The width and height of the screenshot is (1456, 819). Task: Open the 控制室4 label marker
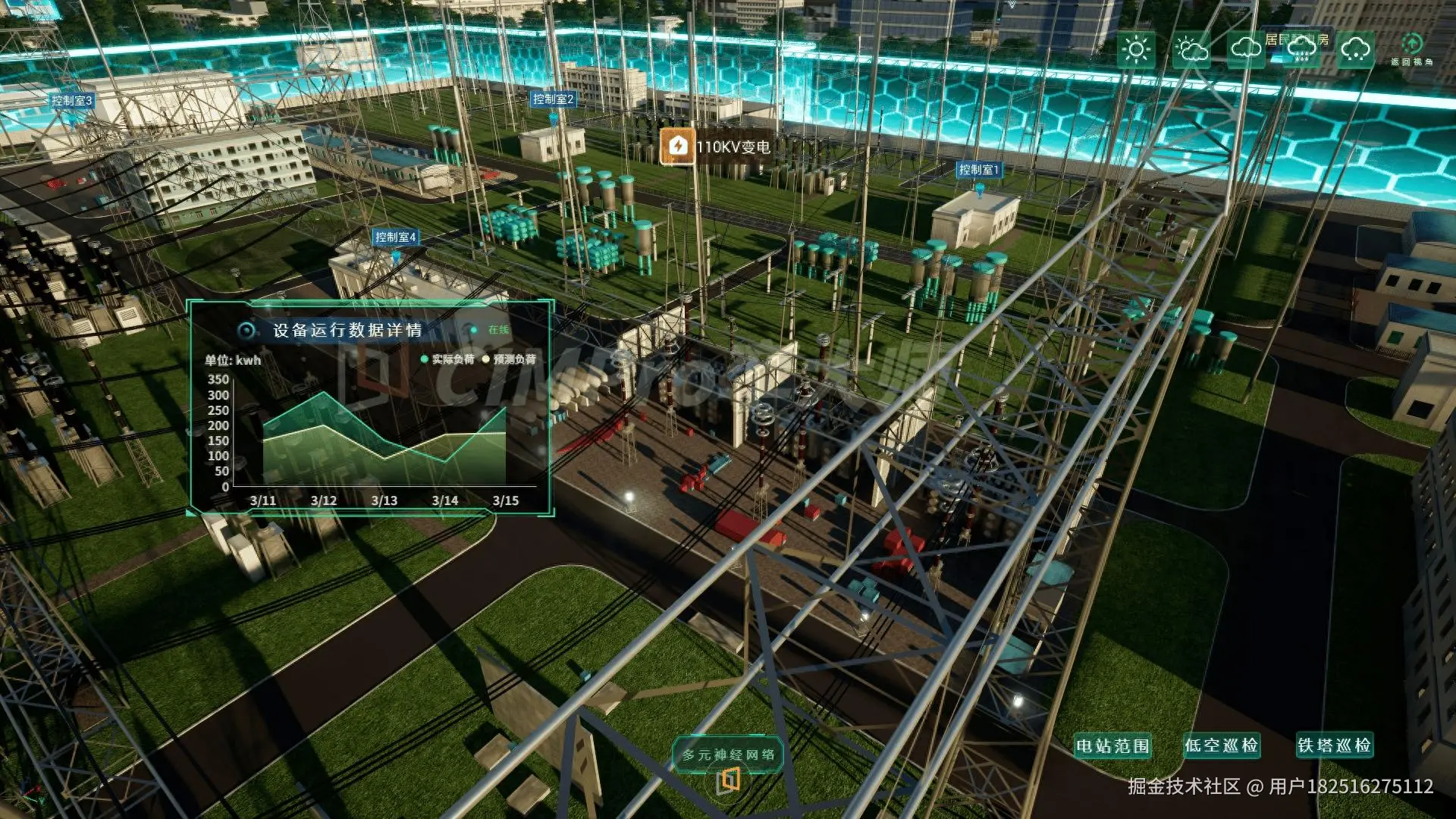395,237
